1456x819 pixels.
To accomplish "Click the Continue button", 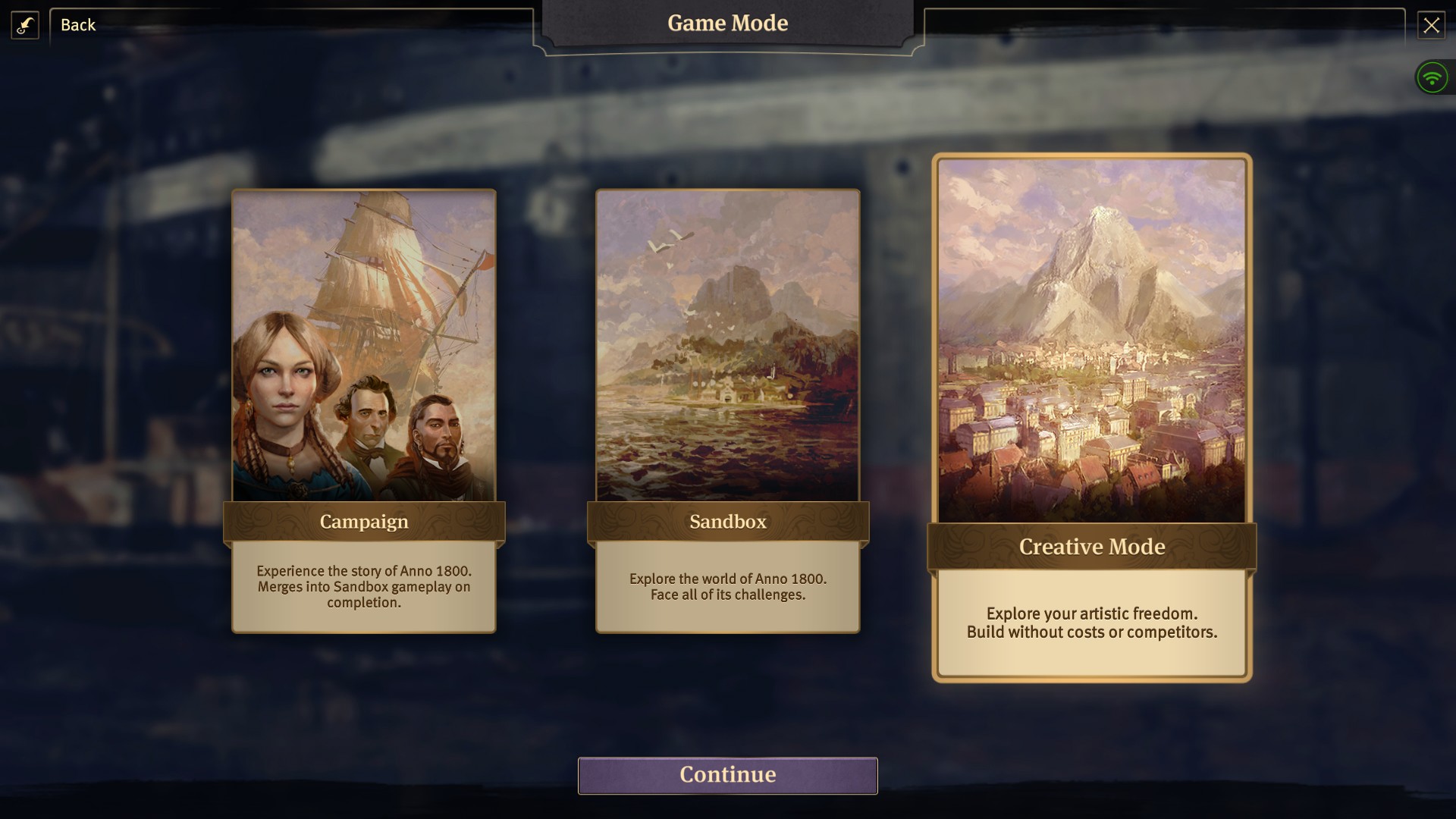I will (x=728, y=775).
